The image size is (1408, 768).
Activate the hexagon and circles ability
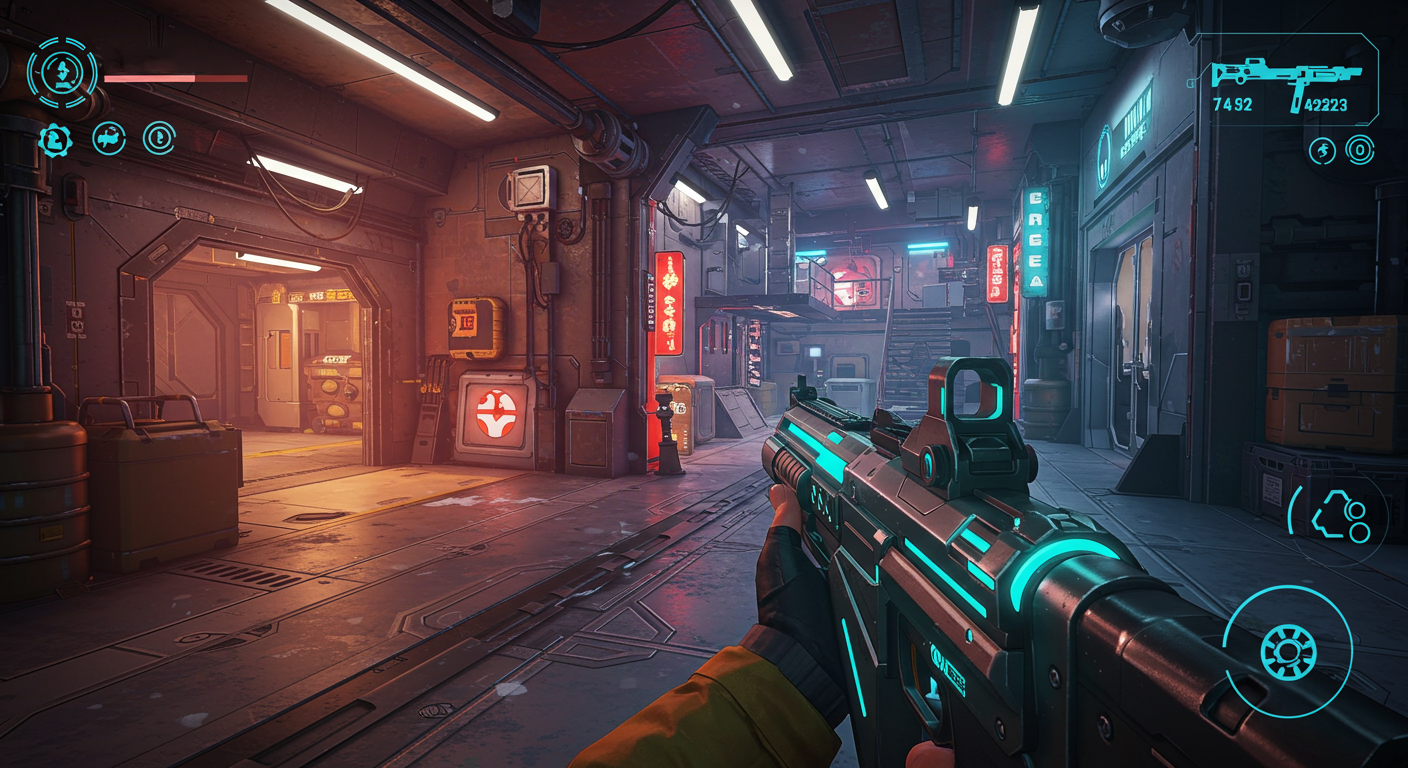tap(1339, 516)
